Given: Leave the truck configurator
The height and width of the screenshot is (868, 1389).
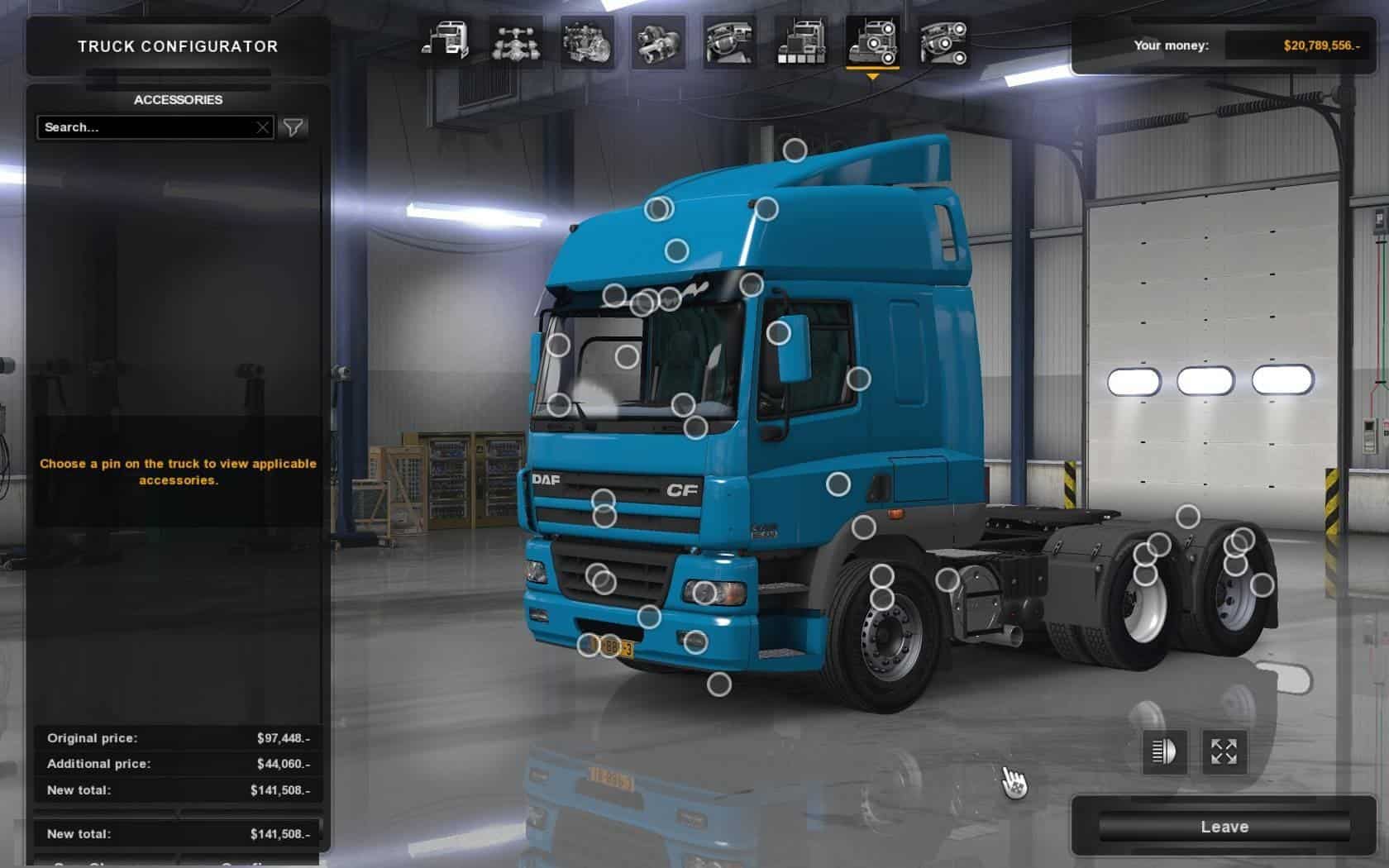Looking at the screenshot, I should (1224, 827).
